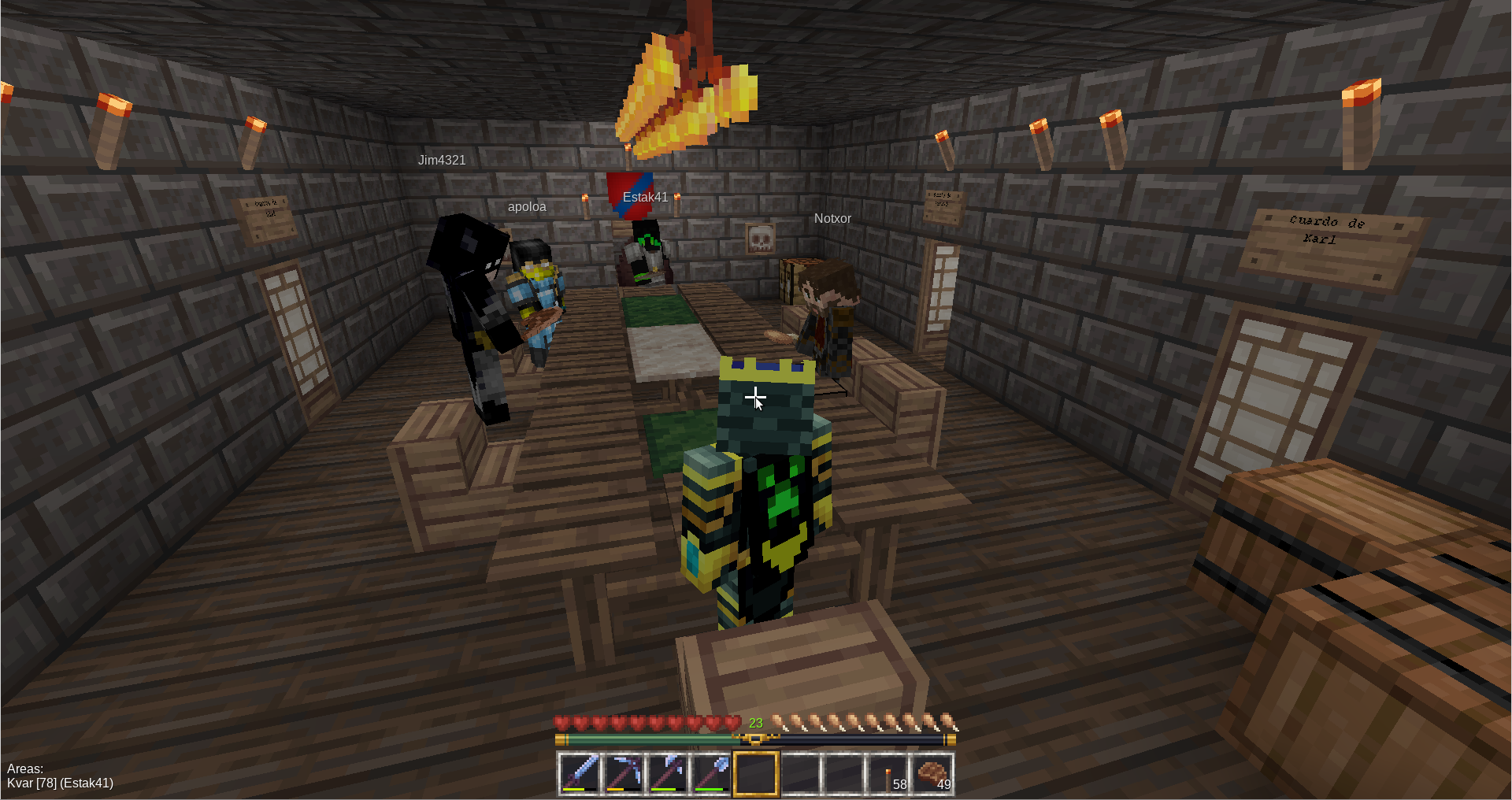
Task: Select the sword in the hotbar
Action: click(x=580, y=773)
